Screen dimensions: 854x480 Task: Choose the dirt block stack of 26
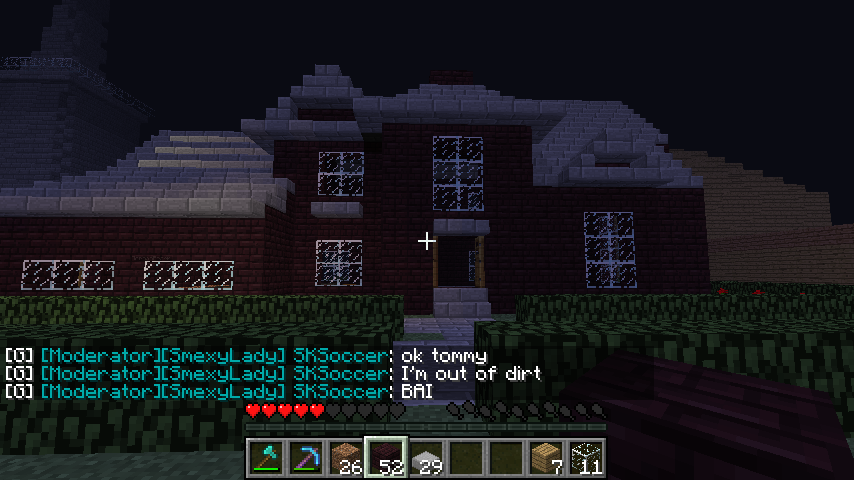pyautogui.click(x=345, y=458)
